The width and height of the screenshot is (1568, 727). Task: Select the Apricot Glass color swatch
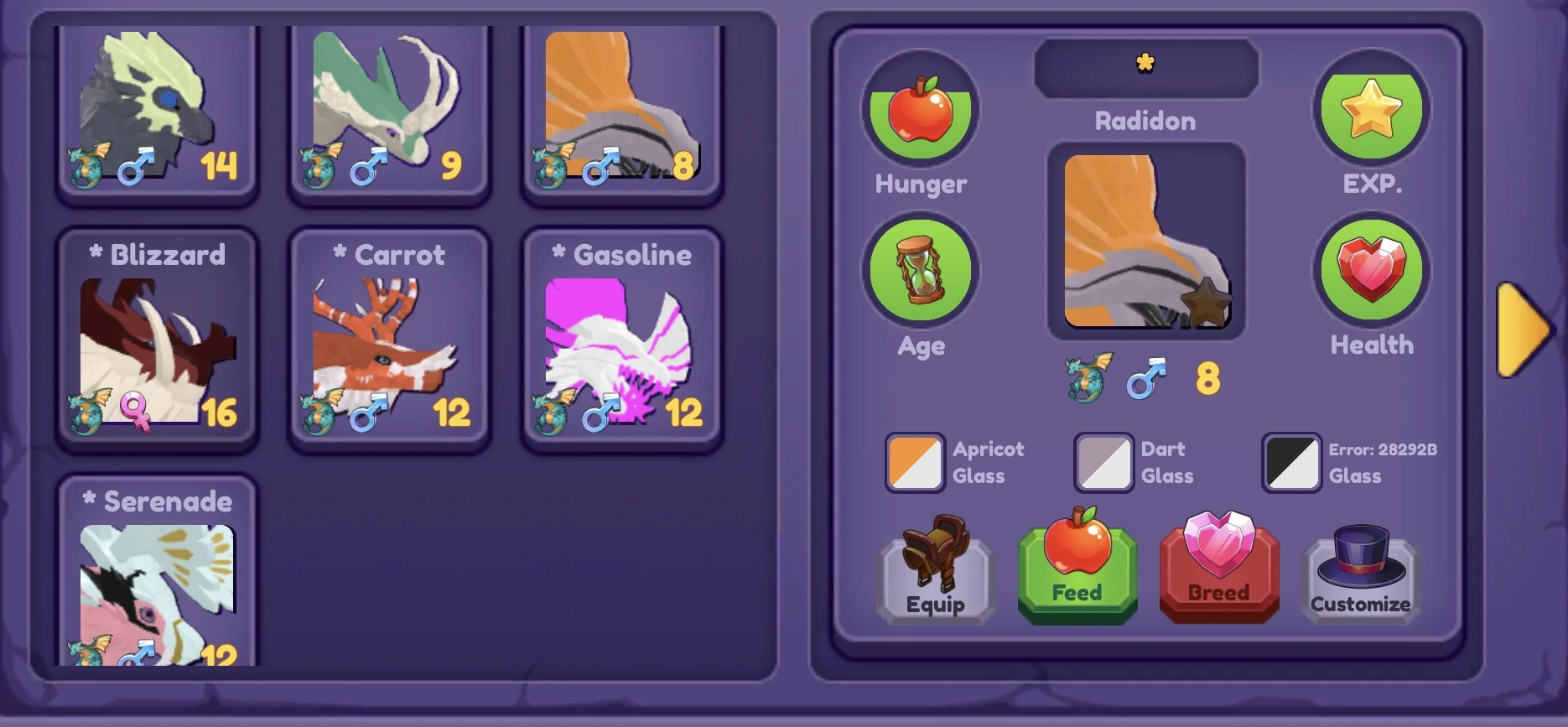coord(916,462)
